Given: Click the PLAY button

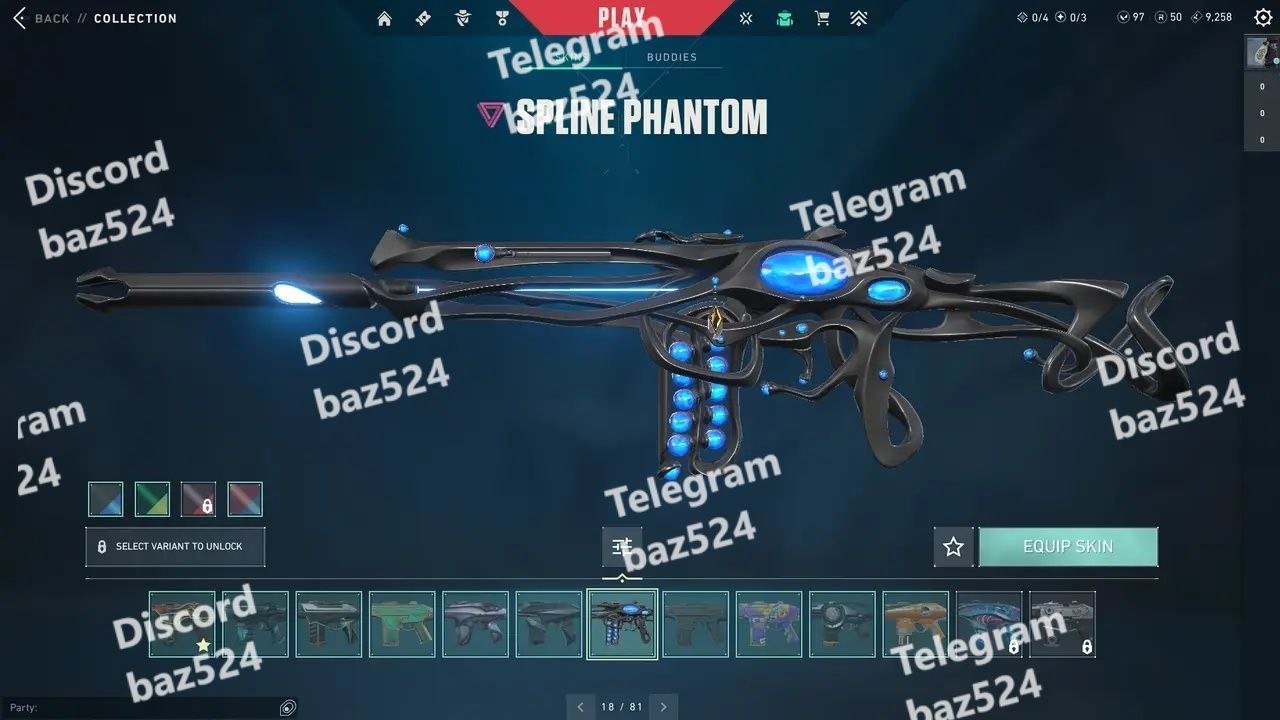Looking at the screenshot, I should (x=621, y=17).
